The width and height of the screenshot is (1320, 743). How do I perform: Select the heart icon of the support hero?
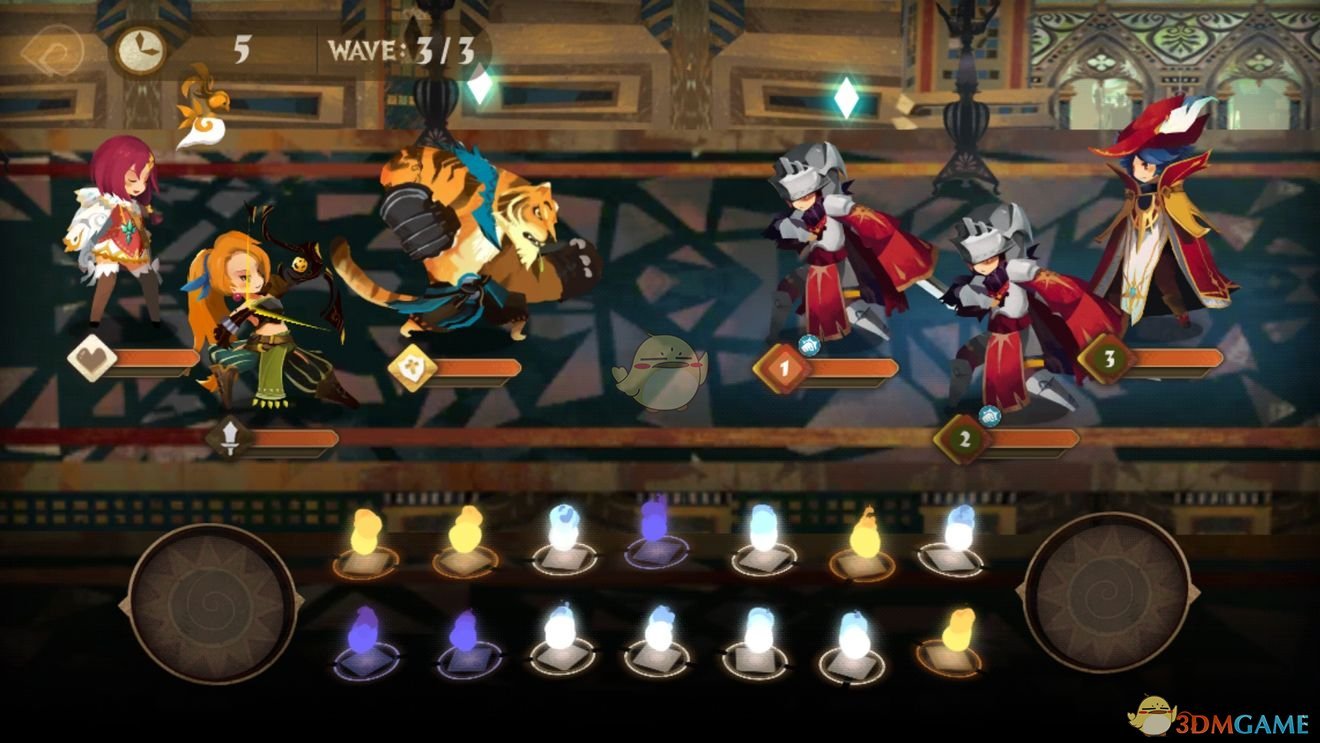(92, 358)
